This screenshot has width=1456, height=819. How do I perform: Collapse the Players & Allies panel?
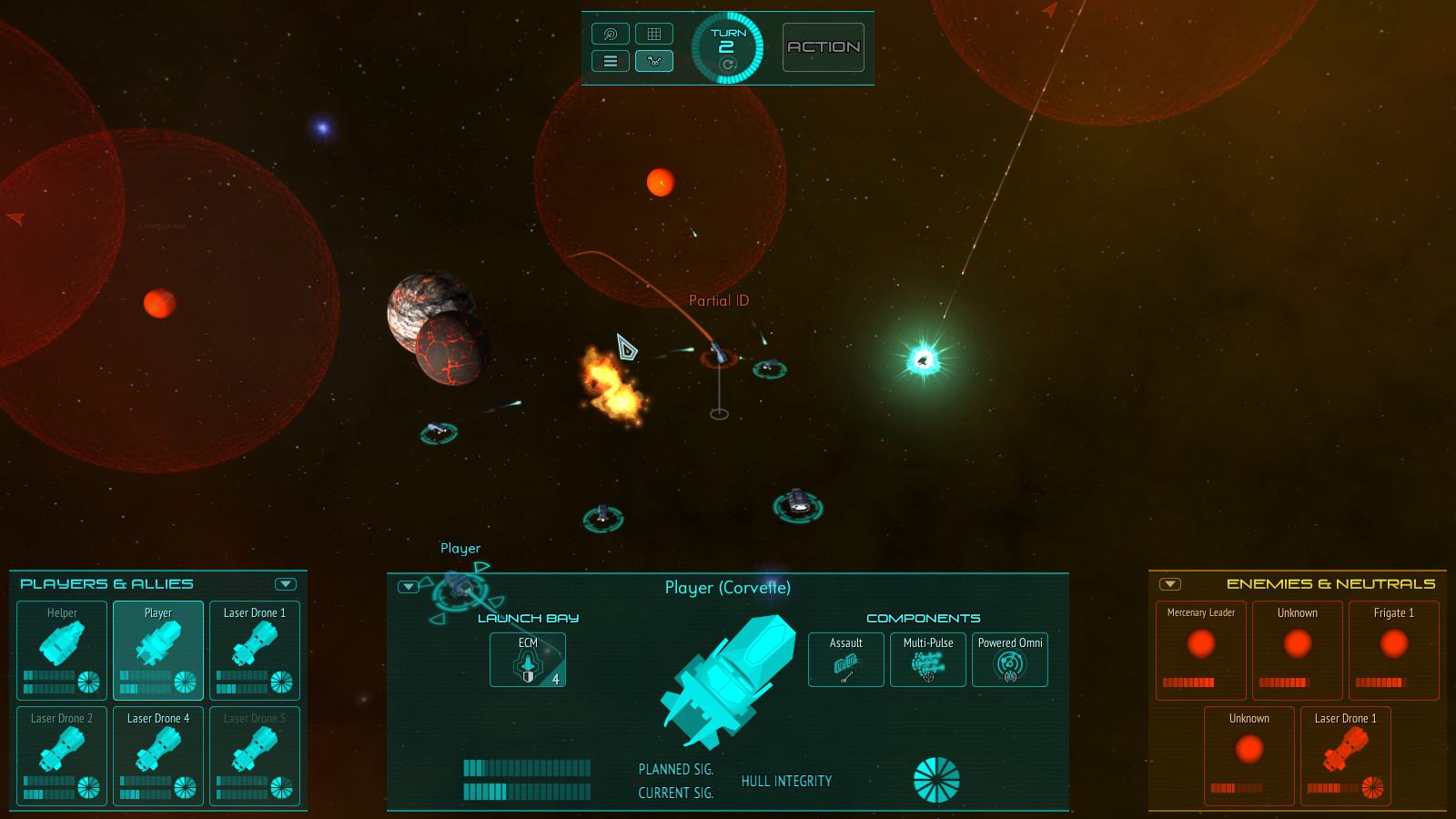(x=286, y=584)
